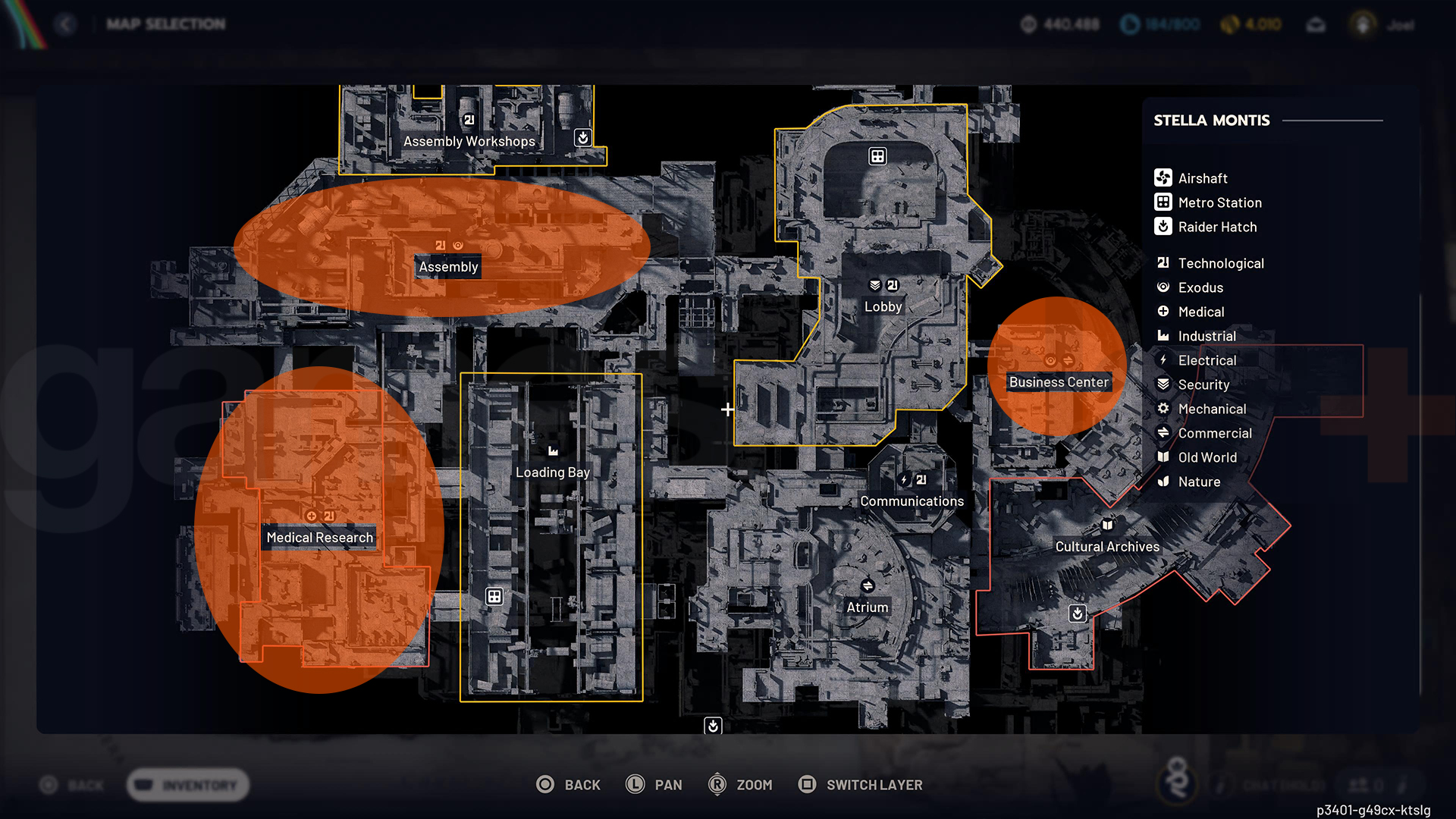
Task: Click the blue 184/800 resource meter
Action: coord(1159,24)
